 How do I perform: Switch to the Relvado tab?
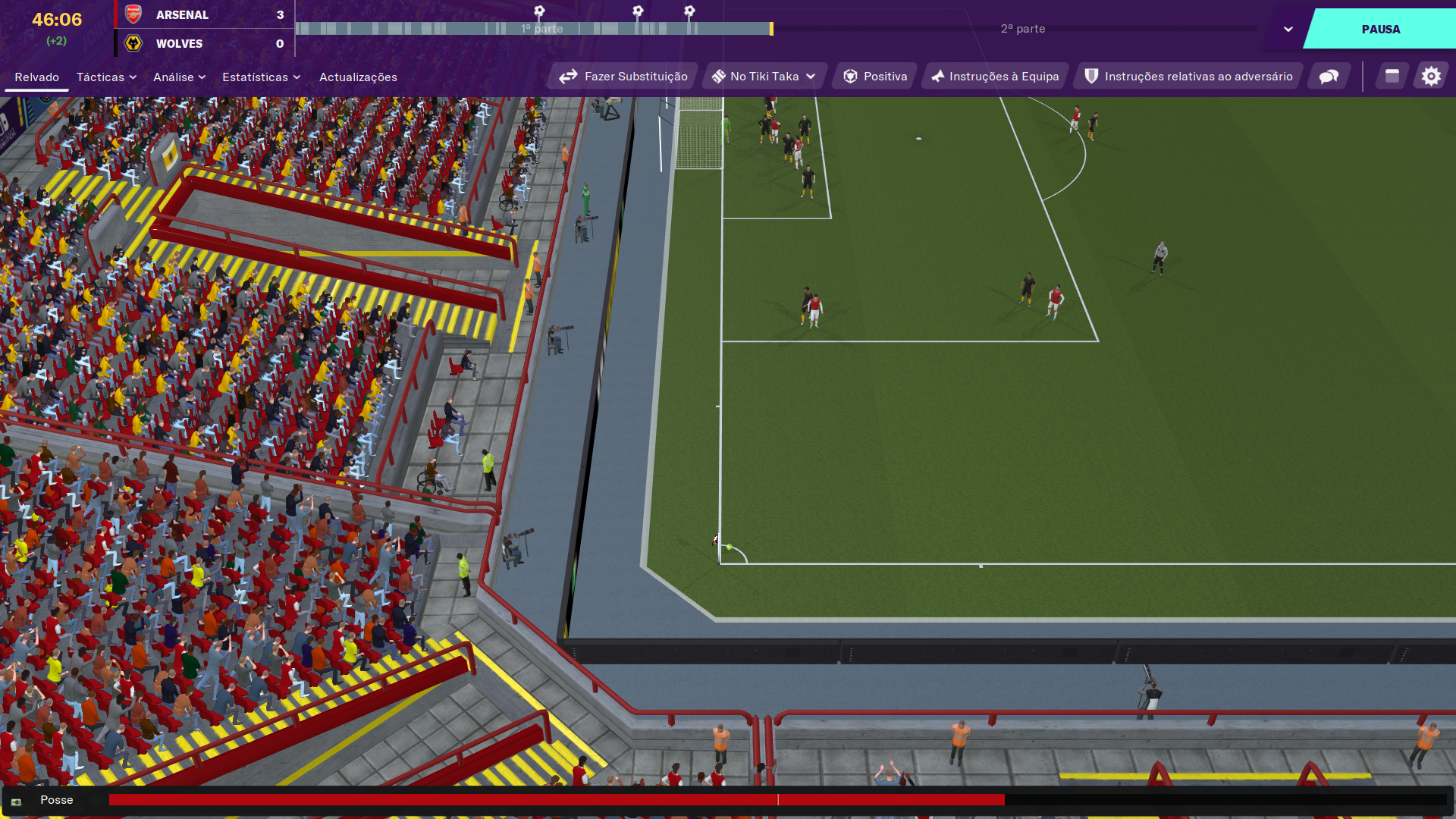pyautogui.click(x=36, y=77)
